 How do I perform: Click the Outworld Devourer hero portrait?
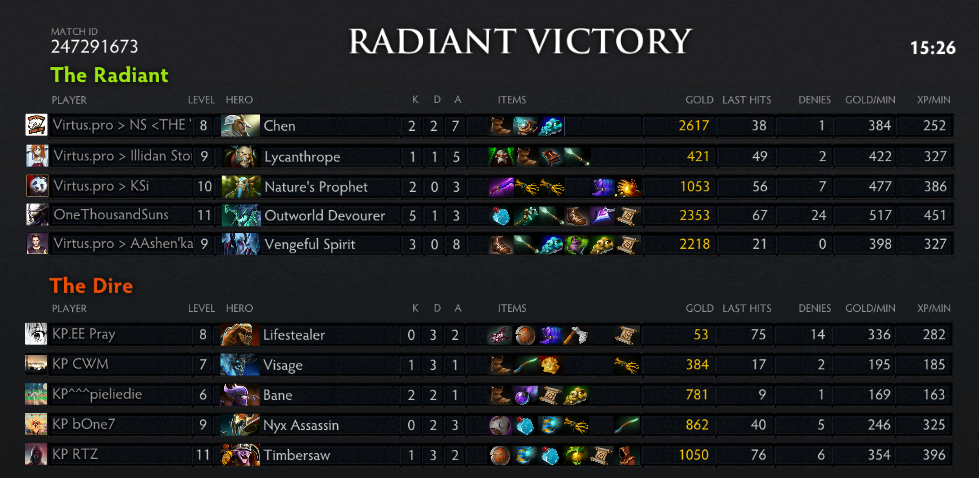[x=239, y=215]
